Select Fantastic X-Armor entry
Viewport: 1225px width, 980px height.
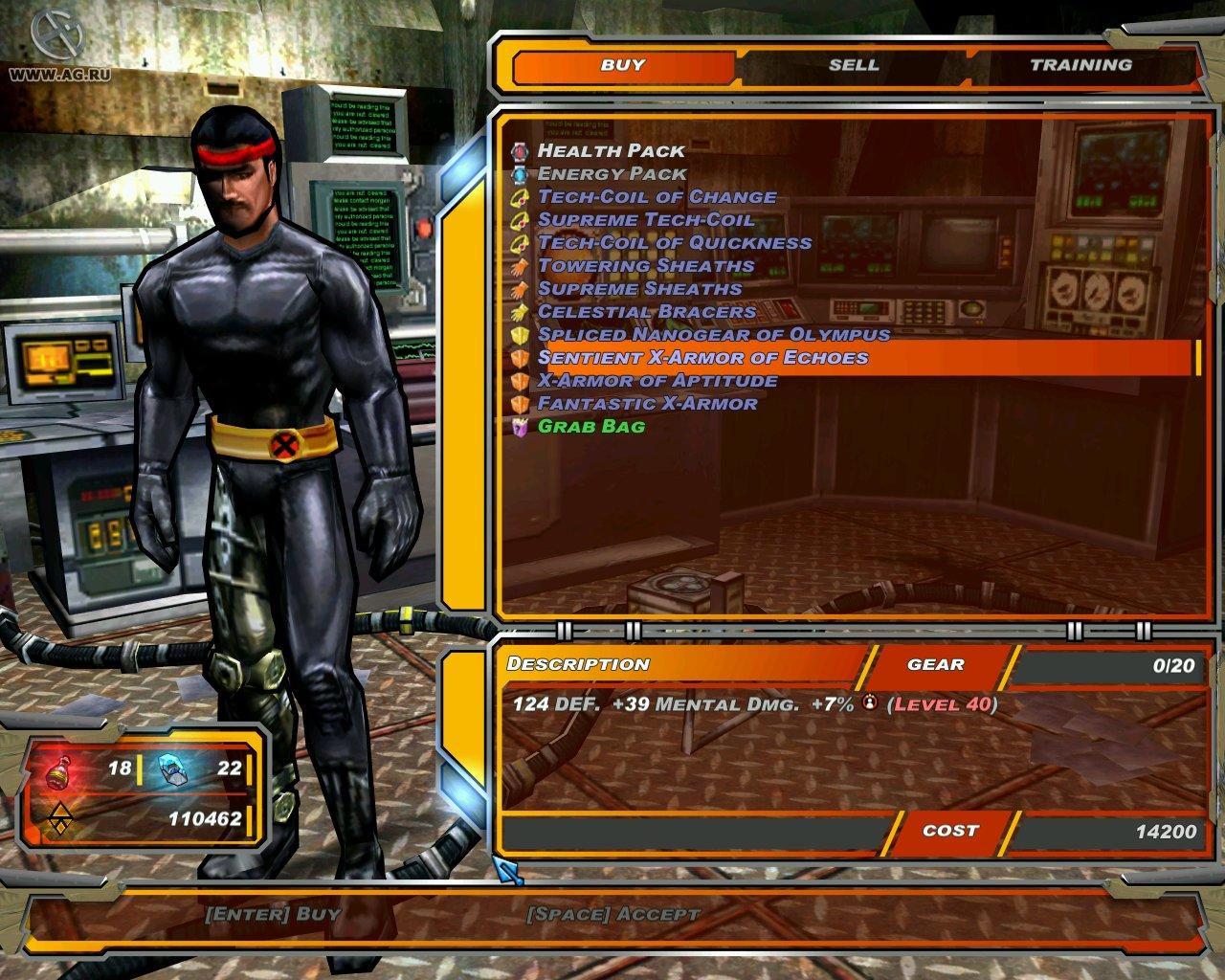[x=648, y=403]
